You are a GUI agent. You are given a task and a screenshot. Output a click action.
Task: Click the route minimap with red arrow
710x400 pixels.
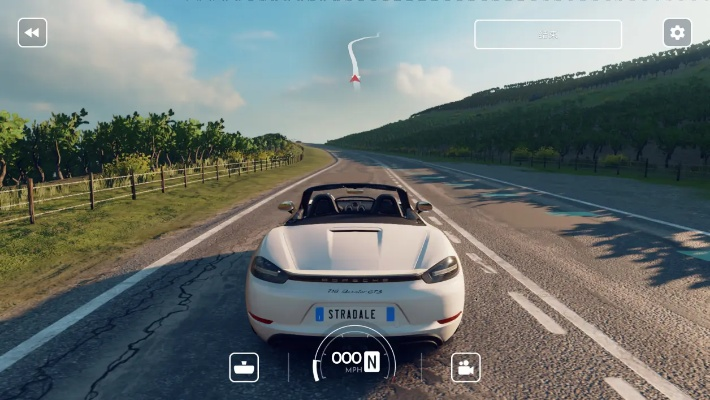[x=359, y=60]
